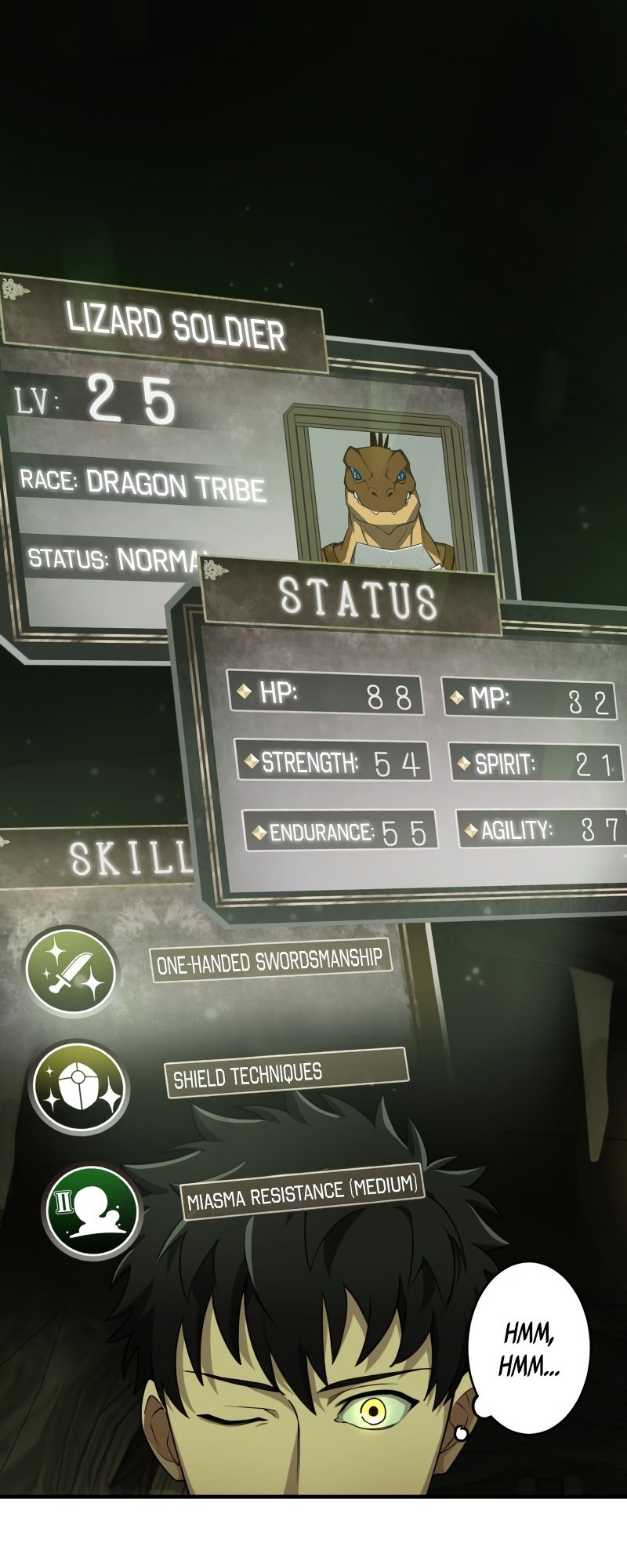
Task: Click the One-Handed Swordsmanship skill label
Action: [x=270, y=961]
